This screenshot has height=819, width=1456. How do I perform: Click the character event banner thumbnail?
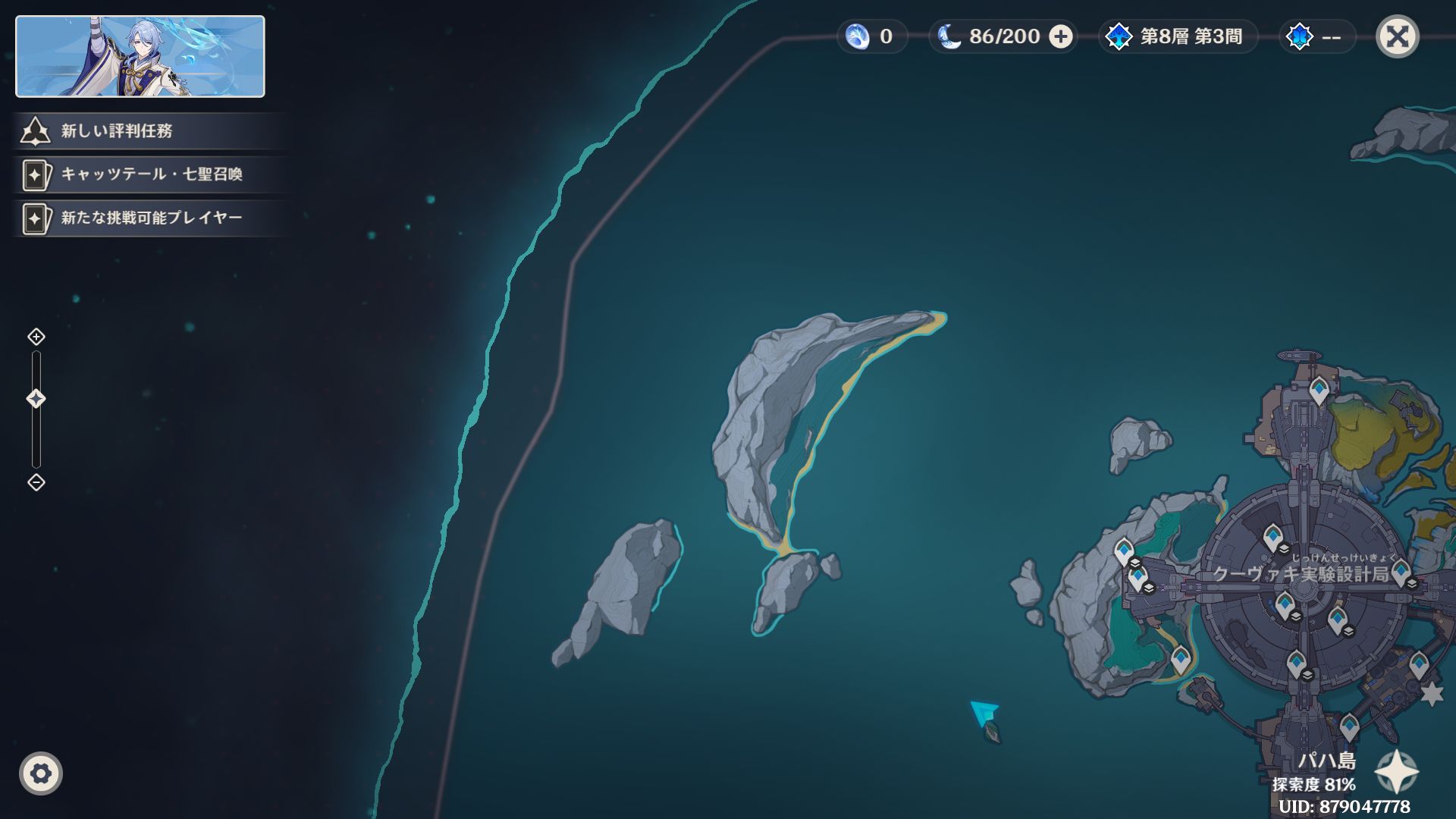coord(140,57)
